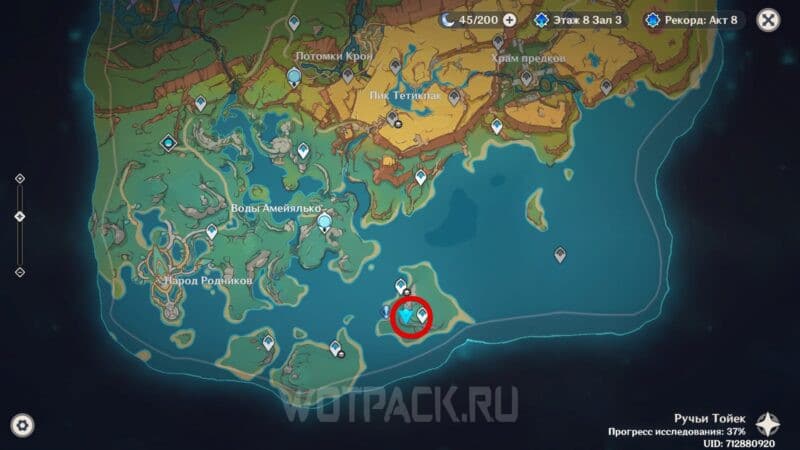Select the teleport waypoint inside the red circle
Viewport: 800px width, 450px height.
(x=422, y=316)
